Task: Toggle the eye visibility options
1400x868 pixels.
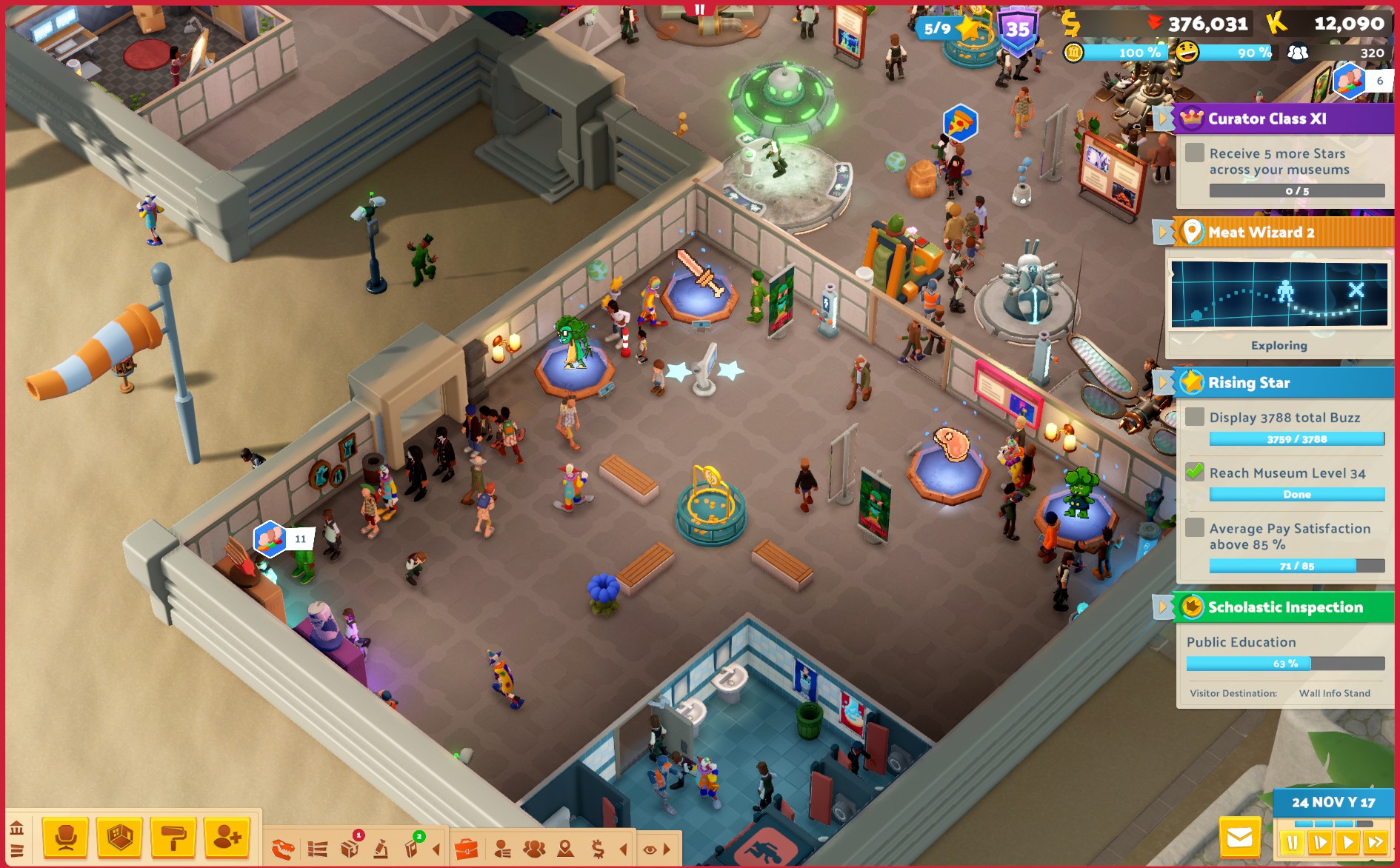Action: [x=650, y=849]
